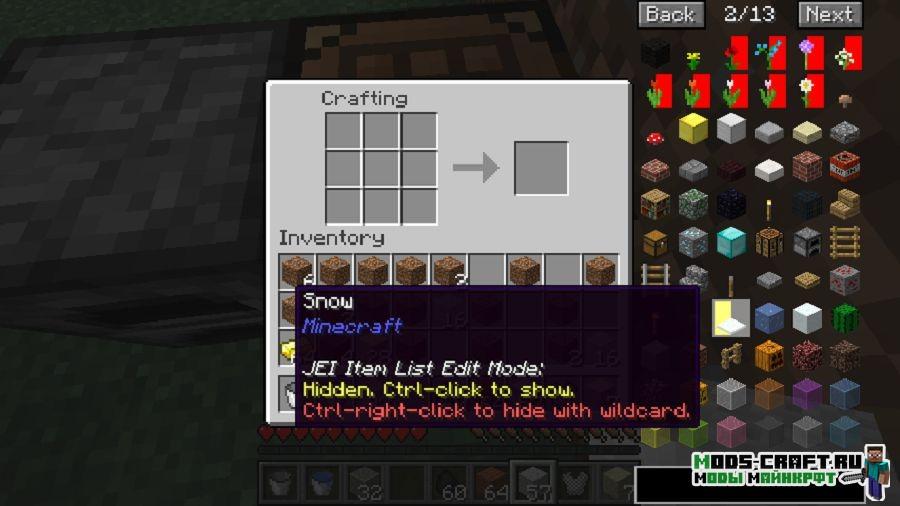Click the ladder item icon
The height and width of the screenshot is (506, 900).
coord(845,241)
